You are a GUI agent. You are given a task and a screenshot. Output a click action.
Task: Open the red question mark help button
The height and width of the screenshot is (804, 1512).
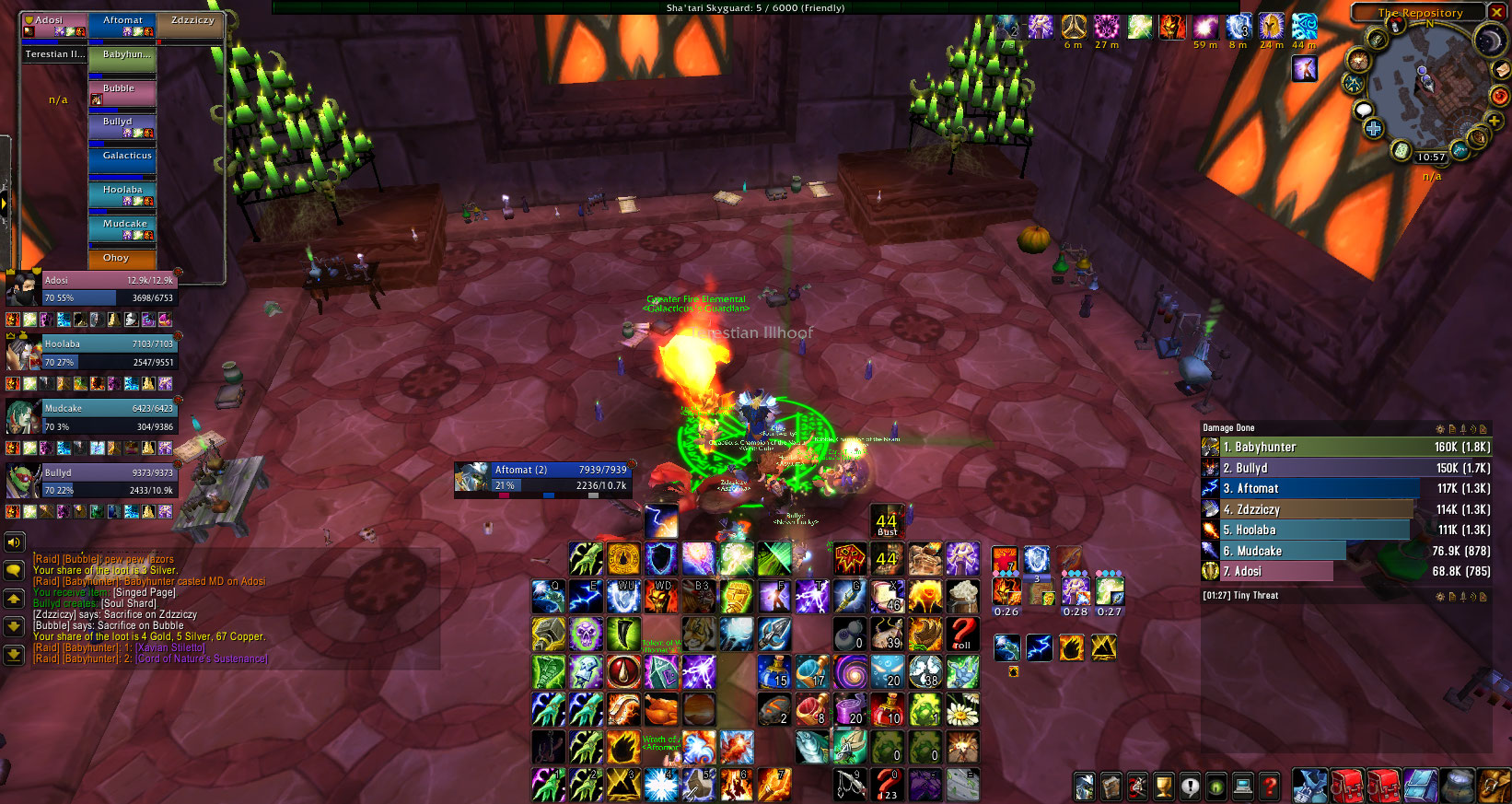[1269, 787]
